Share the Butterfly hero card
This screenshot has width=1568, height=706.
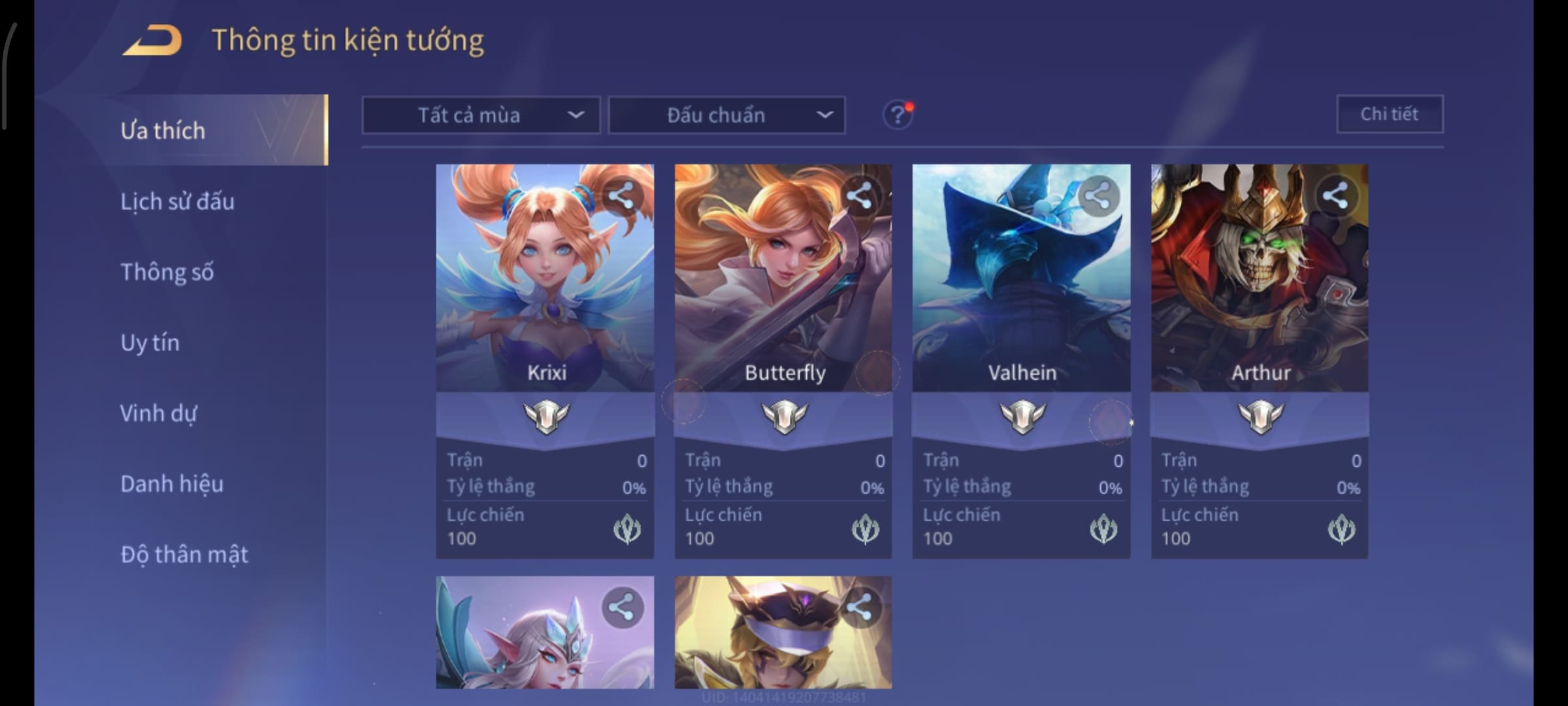point(859,195)
